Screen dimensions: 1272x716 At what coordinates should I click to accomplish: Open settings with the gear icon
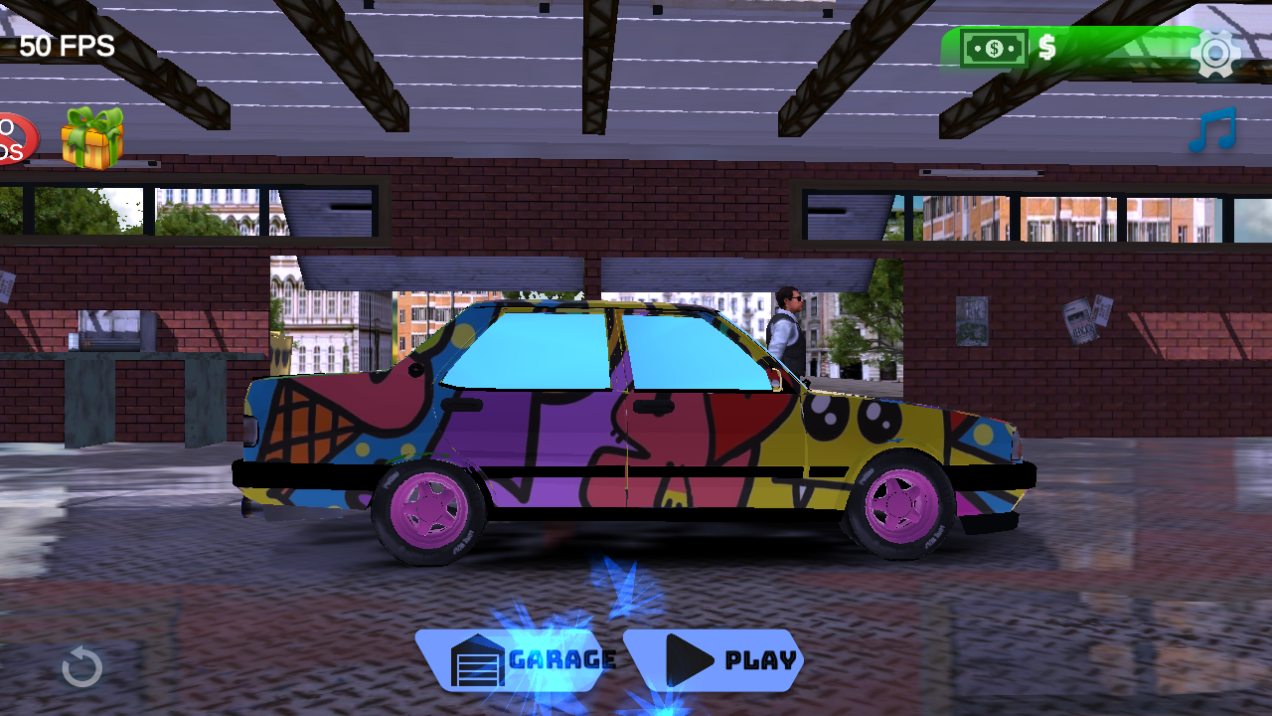click(x=1215, y=53)
